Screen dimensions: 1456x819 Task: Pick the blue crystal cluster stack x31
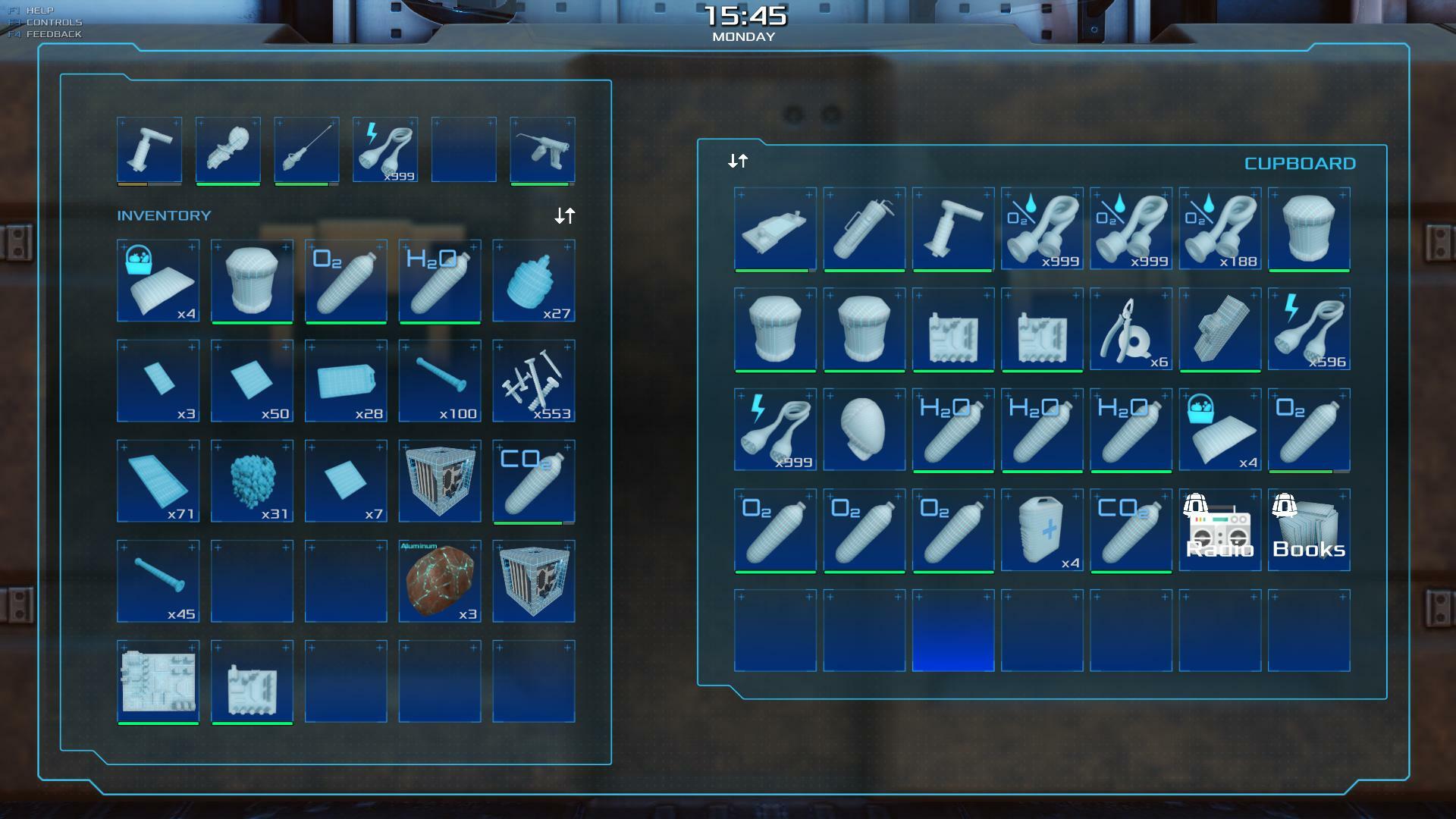point(252,481)
